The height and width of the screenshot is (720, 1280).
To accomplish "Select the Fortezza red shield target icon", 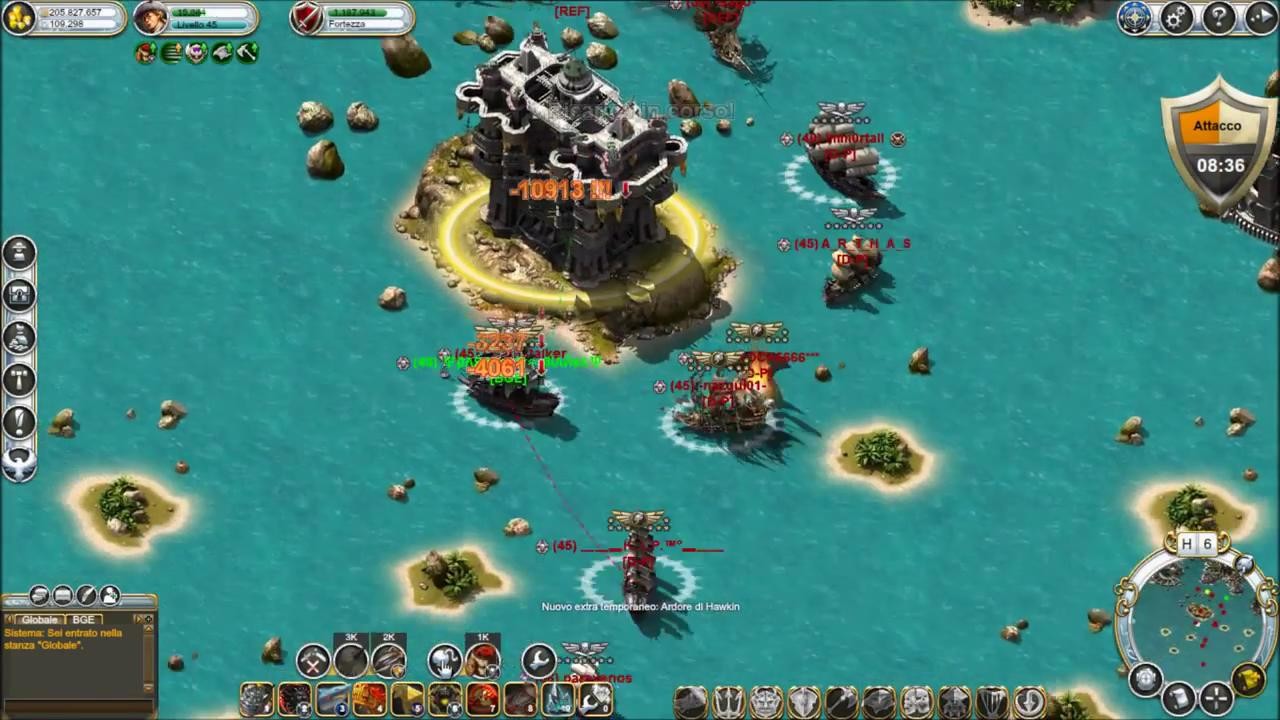I will (307, 18).
